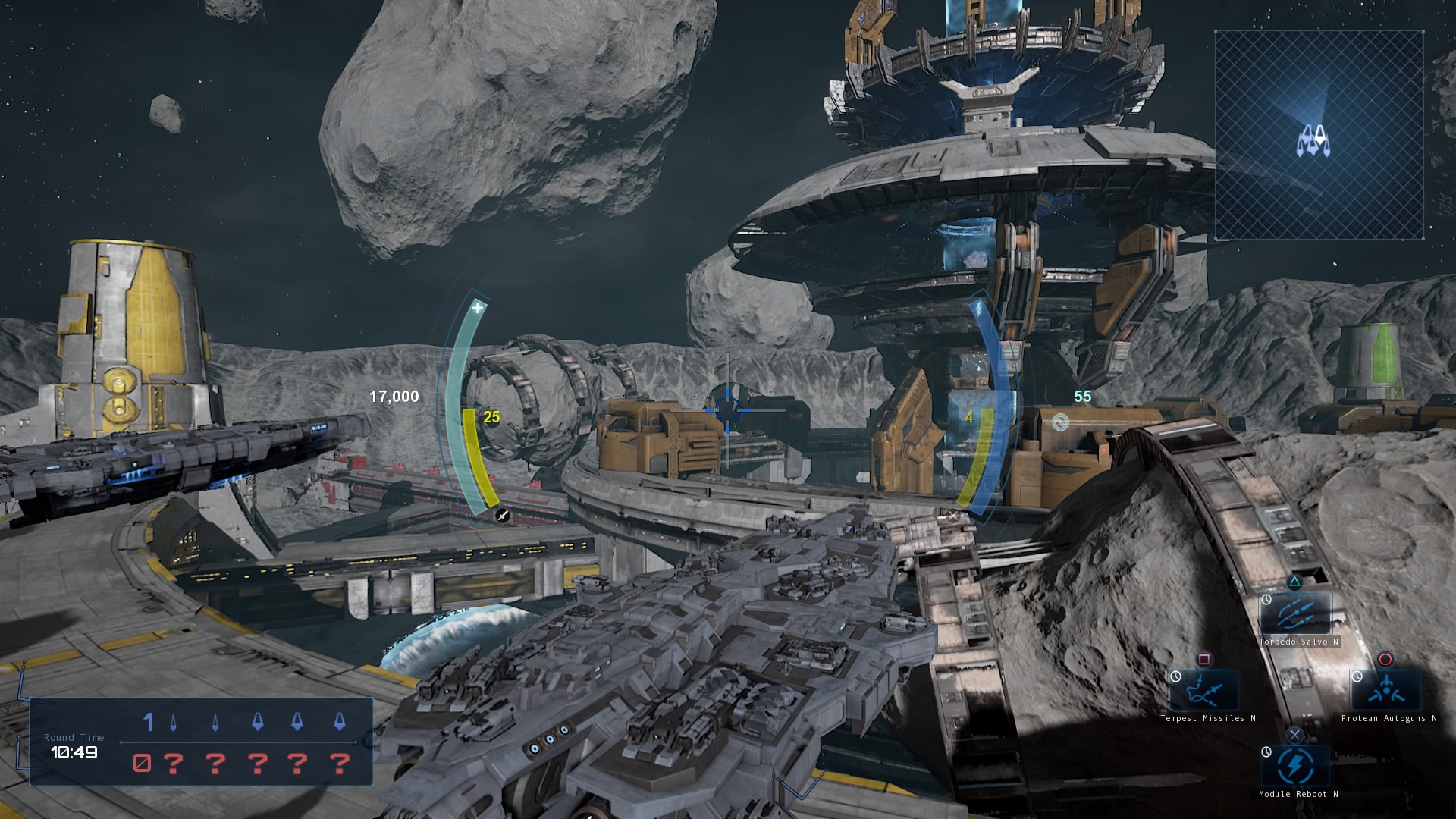Screen dimensions: 1456x819
Task: Activate the Torpedo Salvo ability
Action: tap(1295, 613)
